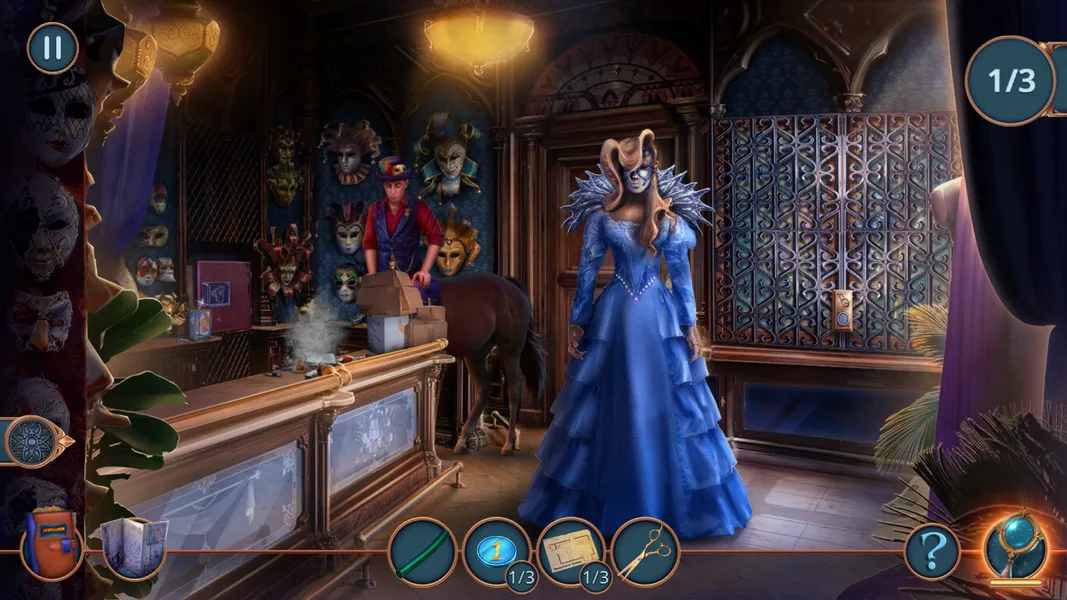Open the ornate medallion side panel

(x=31, y=441)
